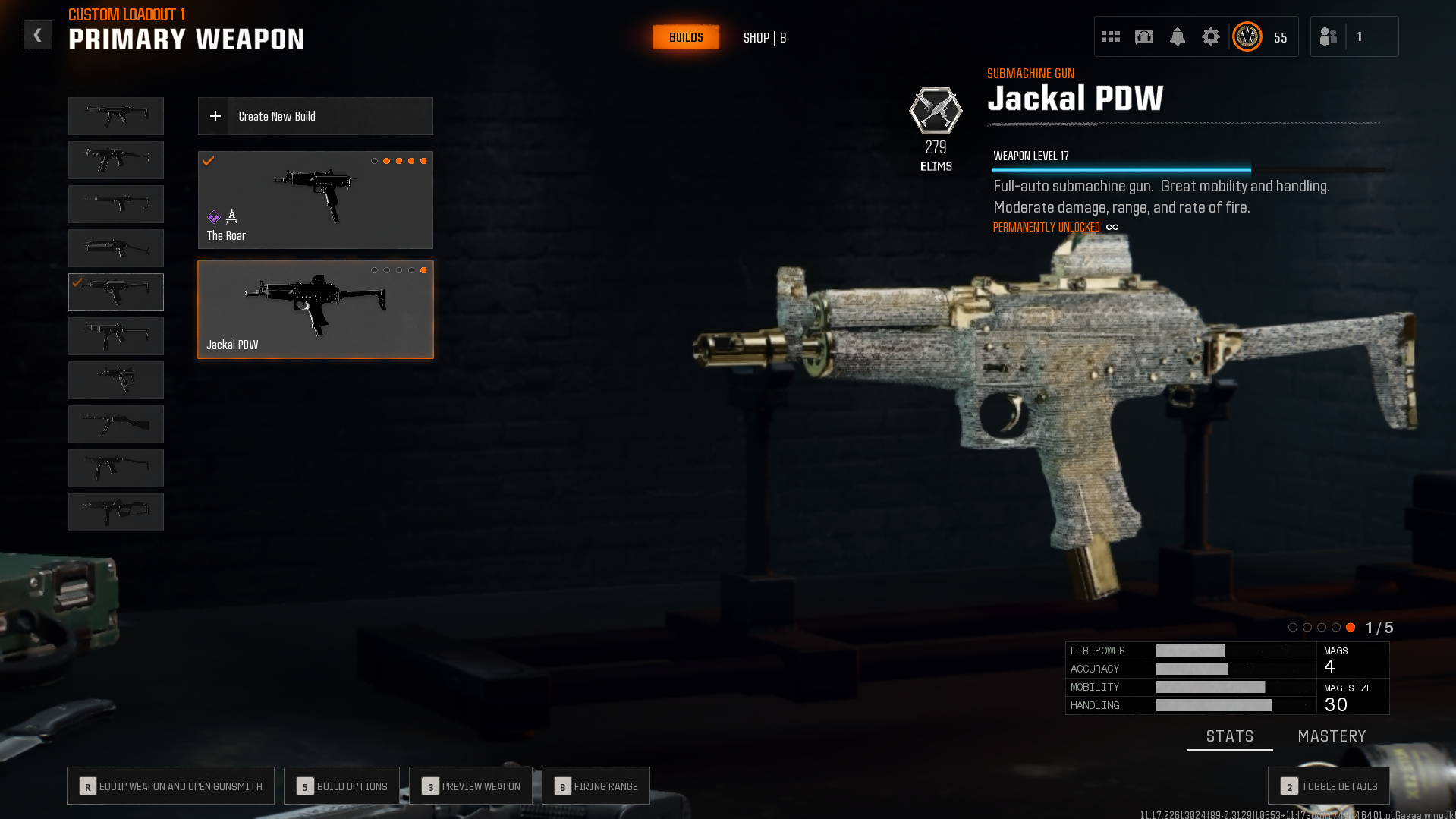Launch the Firing Range
Screen dimensions: 1456x819
pyautogui.click(x=596, y=786)
